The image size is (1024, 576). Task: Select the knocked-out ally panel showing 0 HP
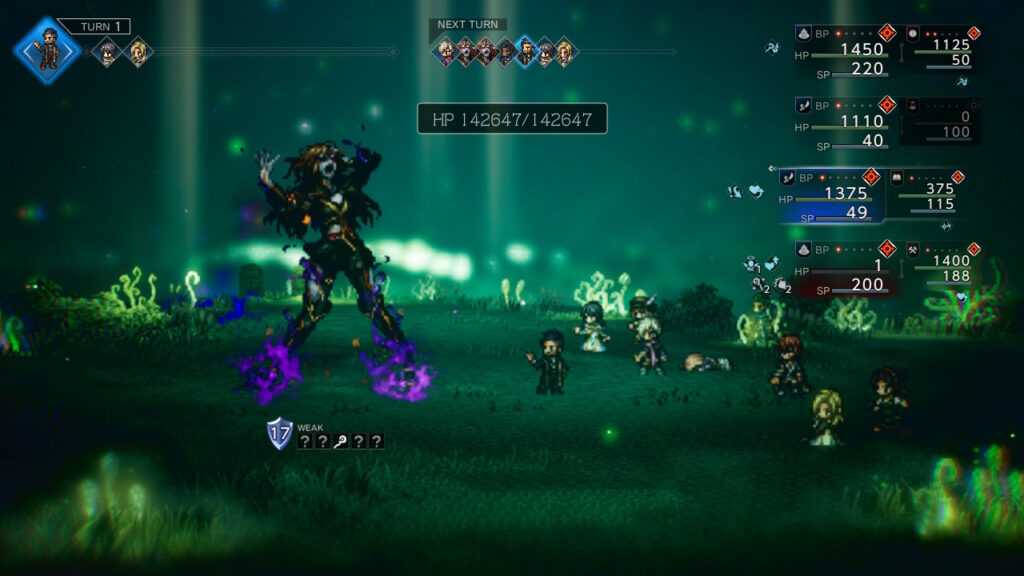point(940,122)
